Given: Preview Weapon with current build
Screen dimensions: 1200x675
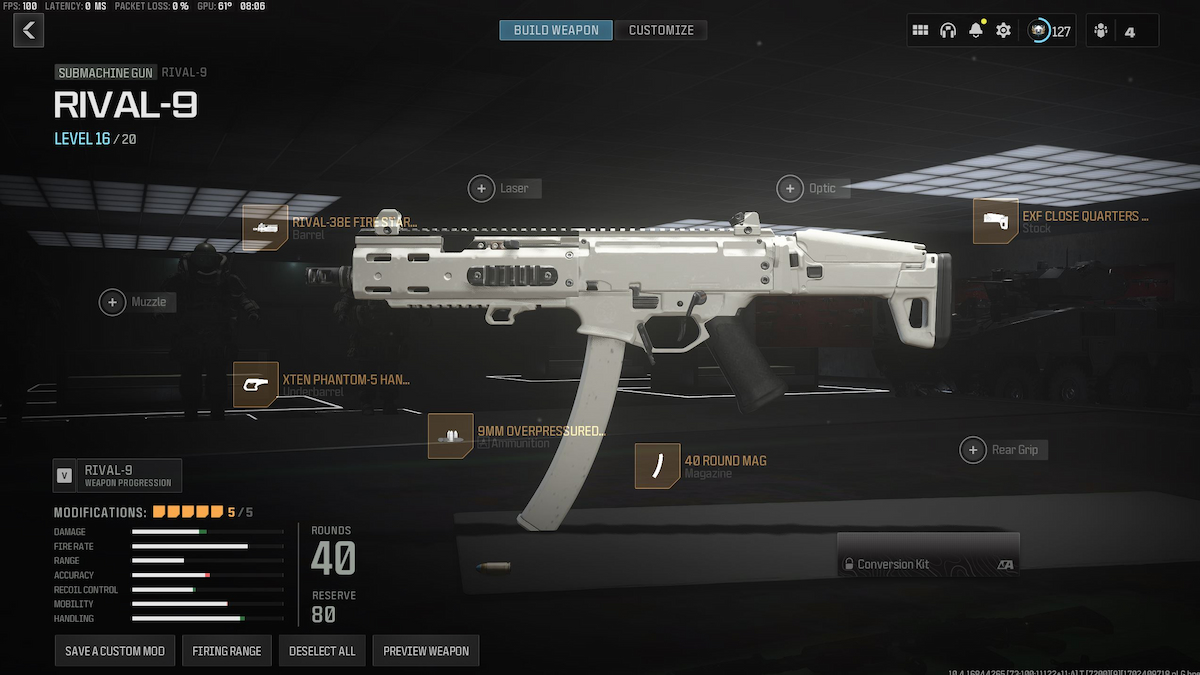Looking at the screenshot, I should (x=426, y=651).
